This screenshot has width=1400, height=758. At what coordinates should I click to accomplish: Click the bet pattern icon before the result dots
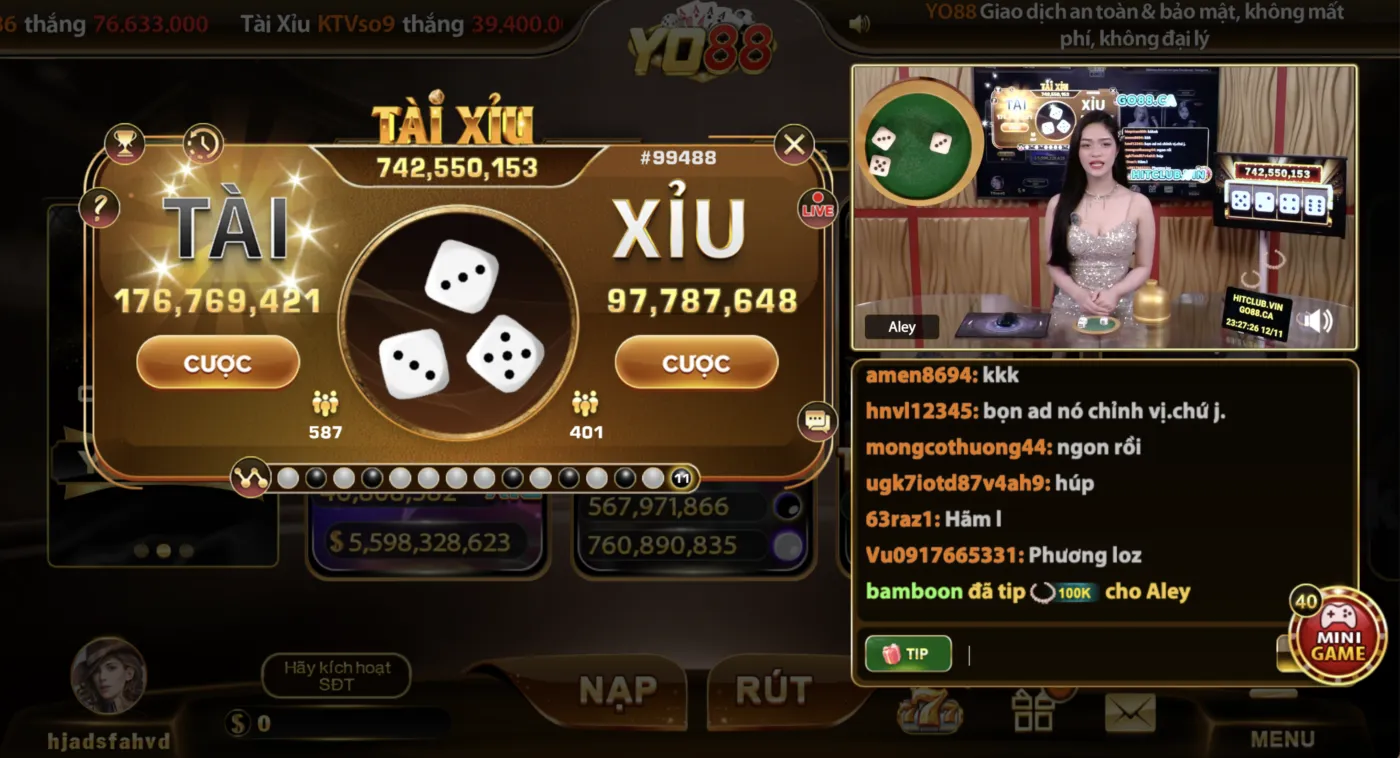coord(251,477)
